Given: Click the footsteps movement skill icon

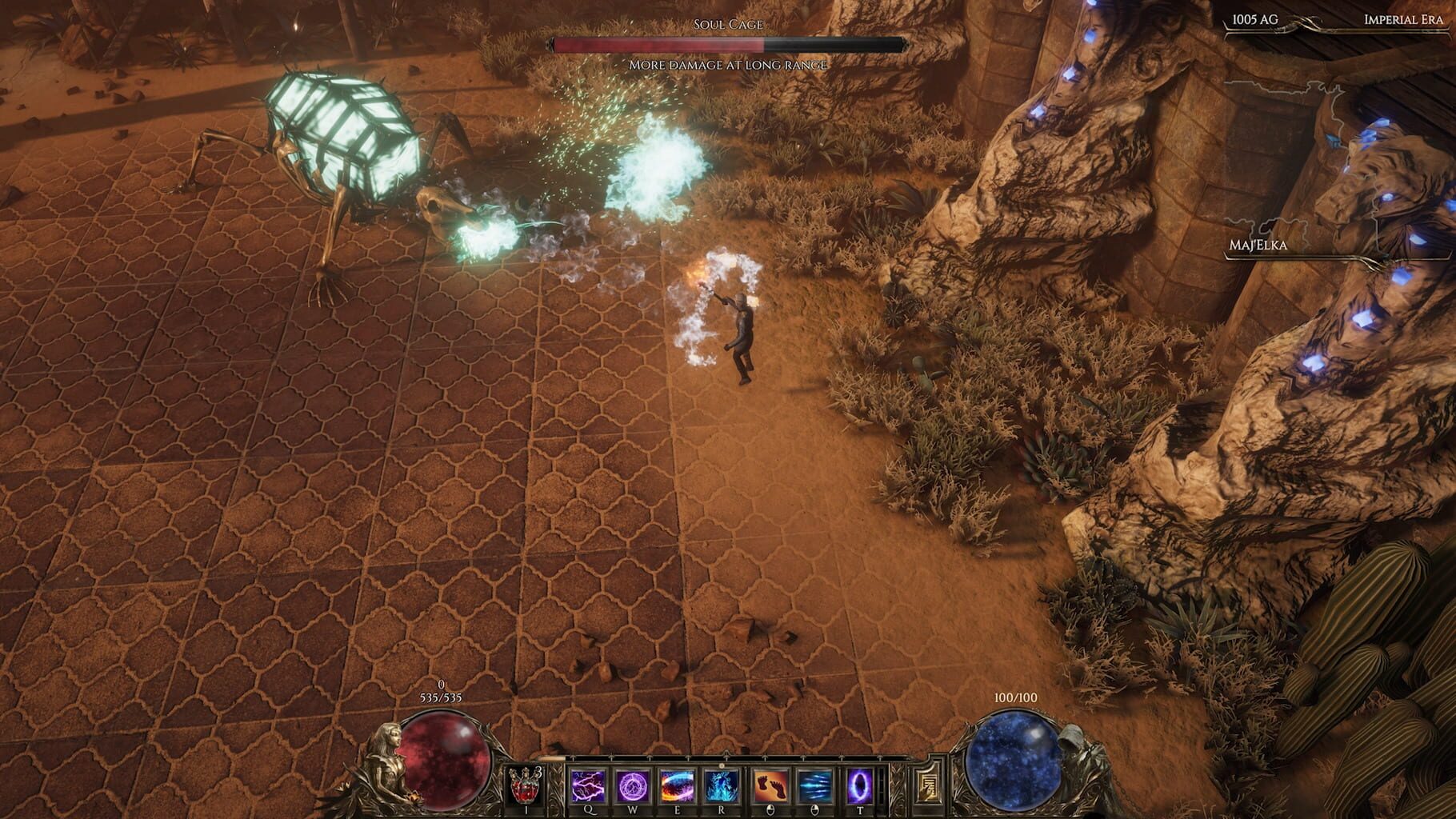Looking at the screenshot, I should coord(769,787).
